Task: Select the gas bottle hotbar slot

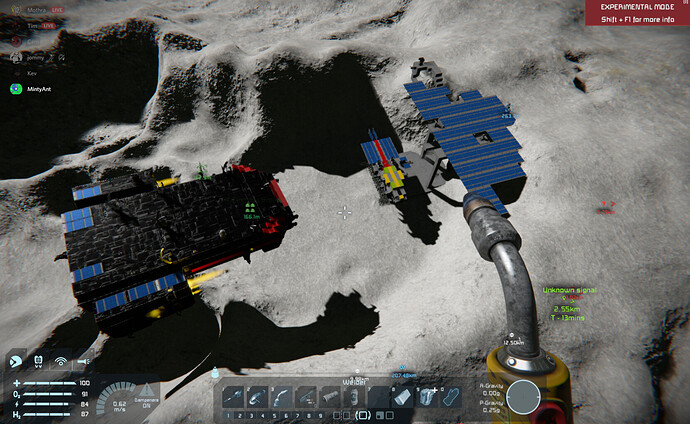Action: coord(330,396)
